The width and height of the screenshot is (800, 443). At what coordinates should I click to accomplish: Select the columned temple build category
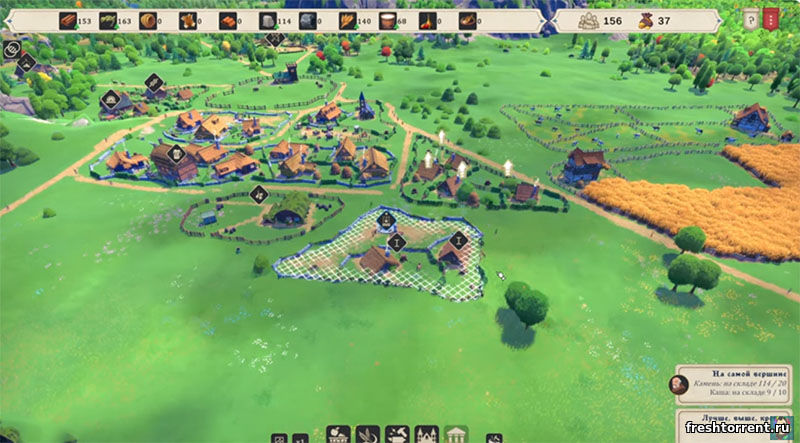point(456,435)
